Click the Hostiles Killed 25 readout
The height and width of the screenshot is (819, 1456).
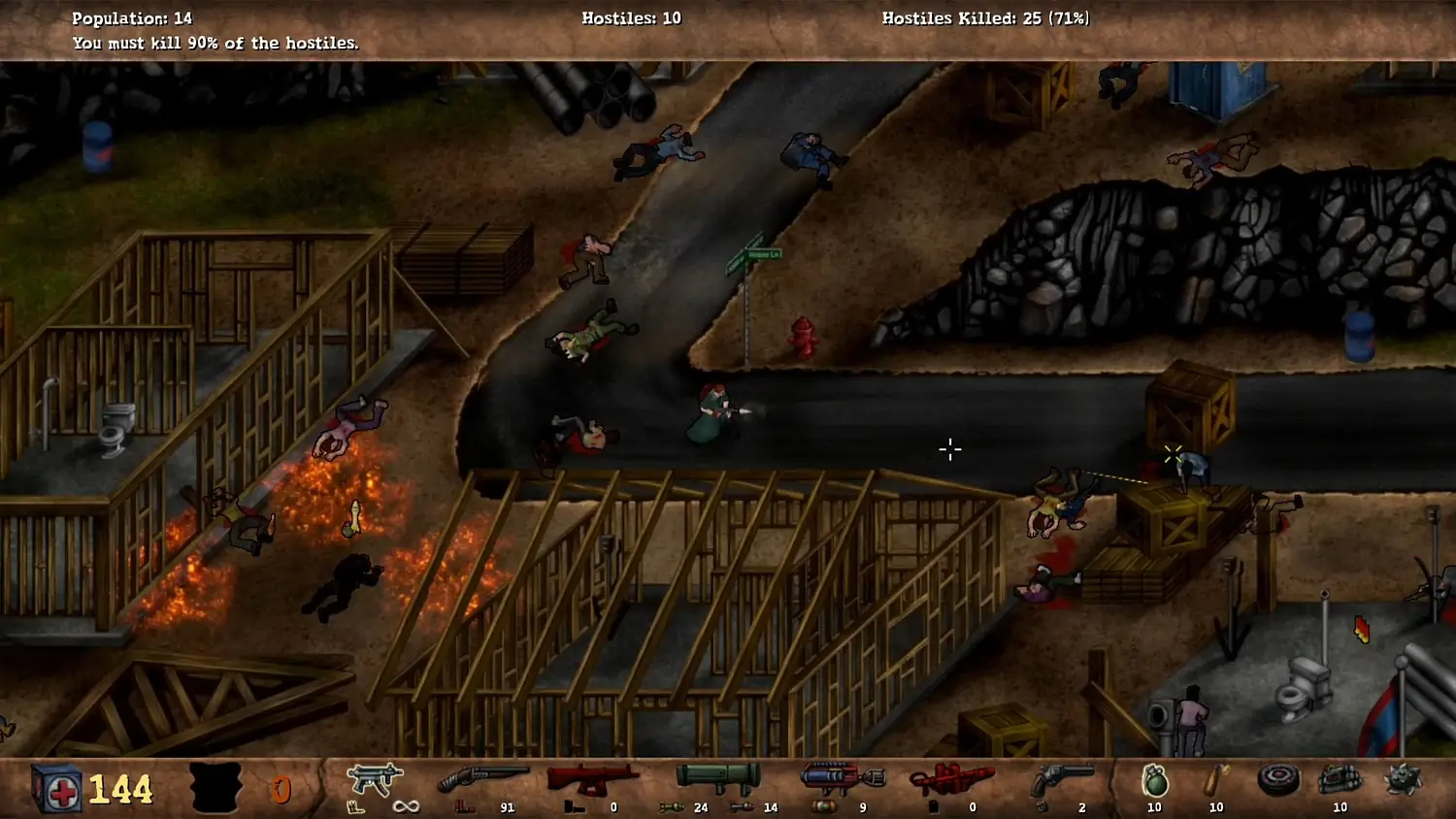(985, 16)
